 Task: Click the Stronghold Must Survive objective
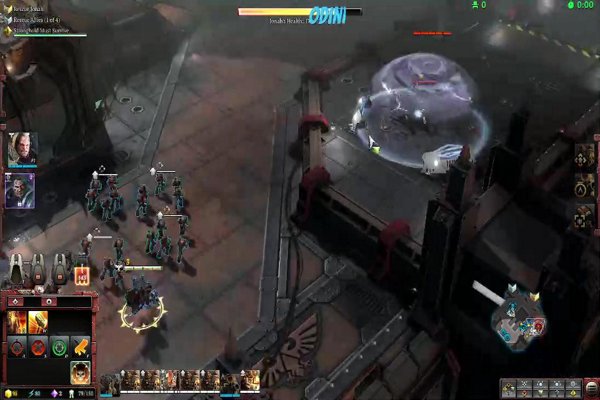coord(47,31)
